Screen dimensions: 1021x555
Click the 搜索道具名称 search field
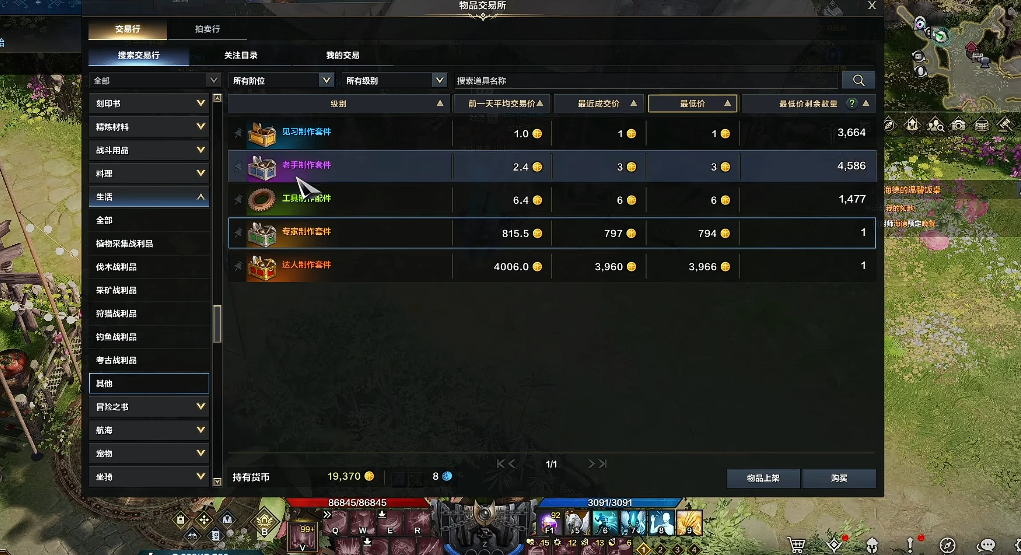(x=645, y=80)
